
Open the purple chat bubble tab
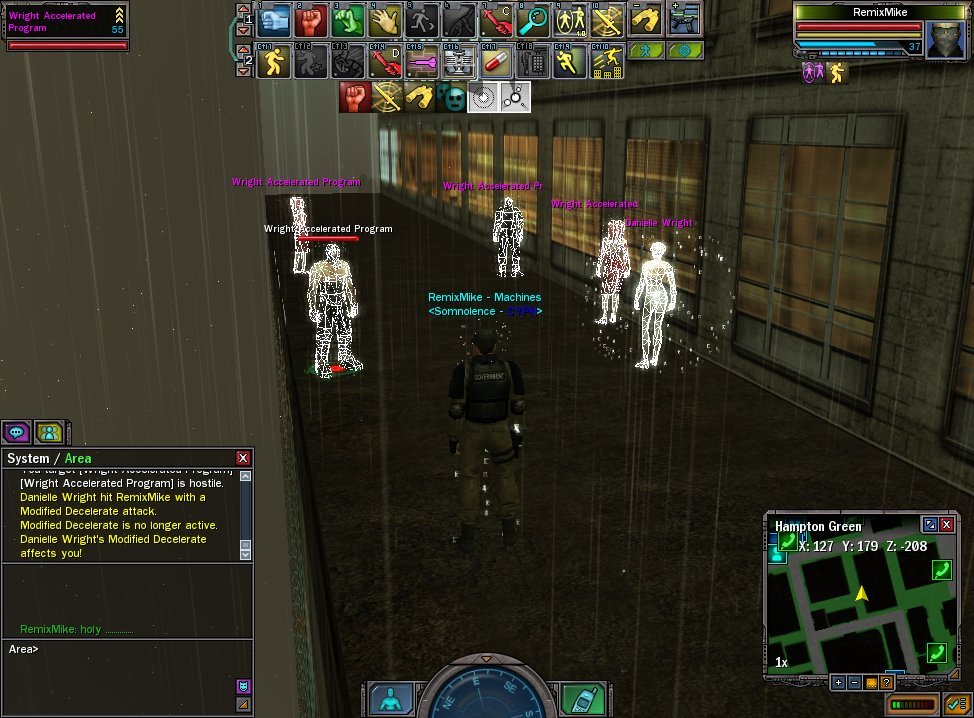16,432
